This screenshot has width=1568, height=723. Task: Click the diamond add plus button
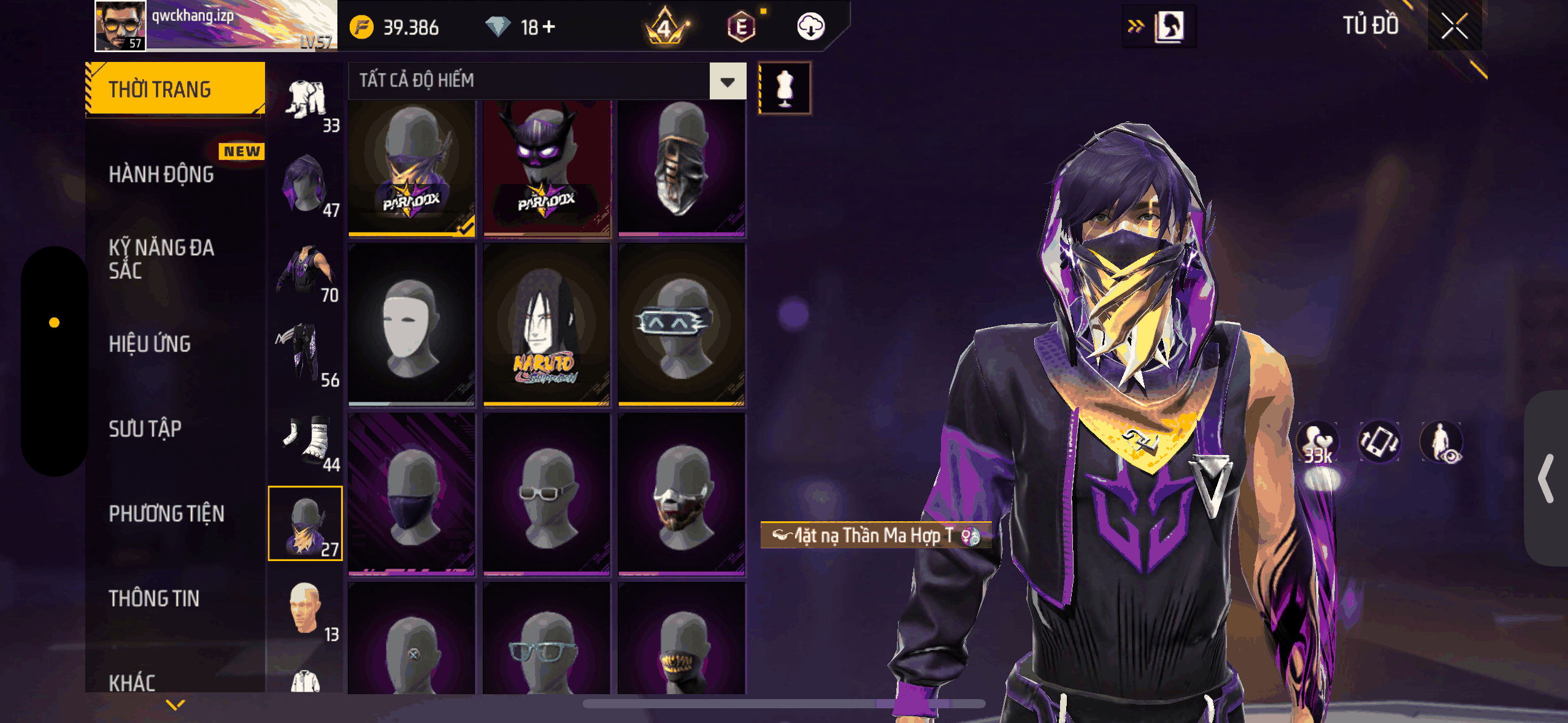click(549, 27)
